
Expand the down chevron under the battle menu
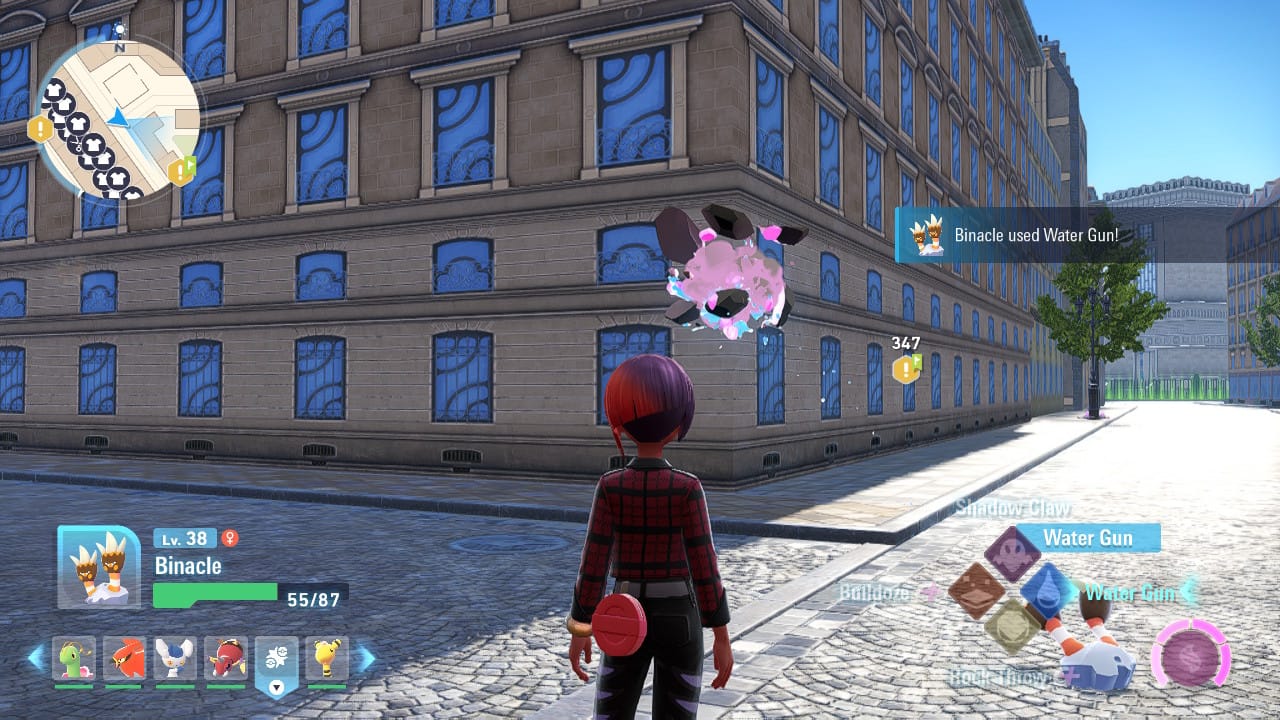(277, 686)
